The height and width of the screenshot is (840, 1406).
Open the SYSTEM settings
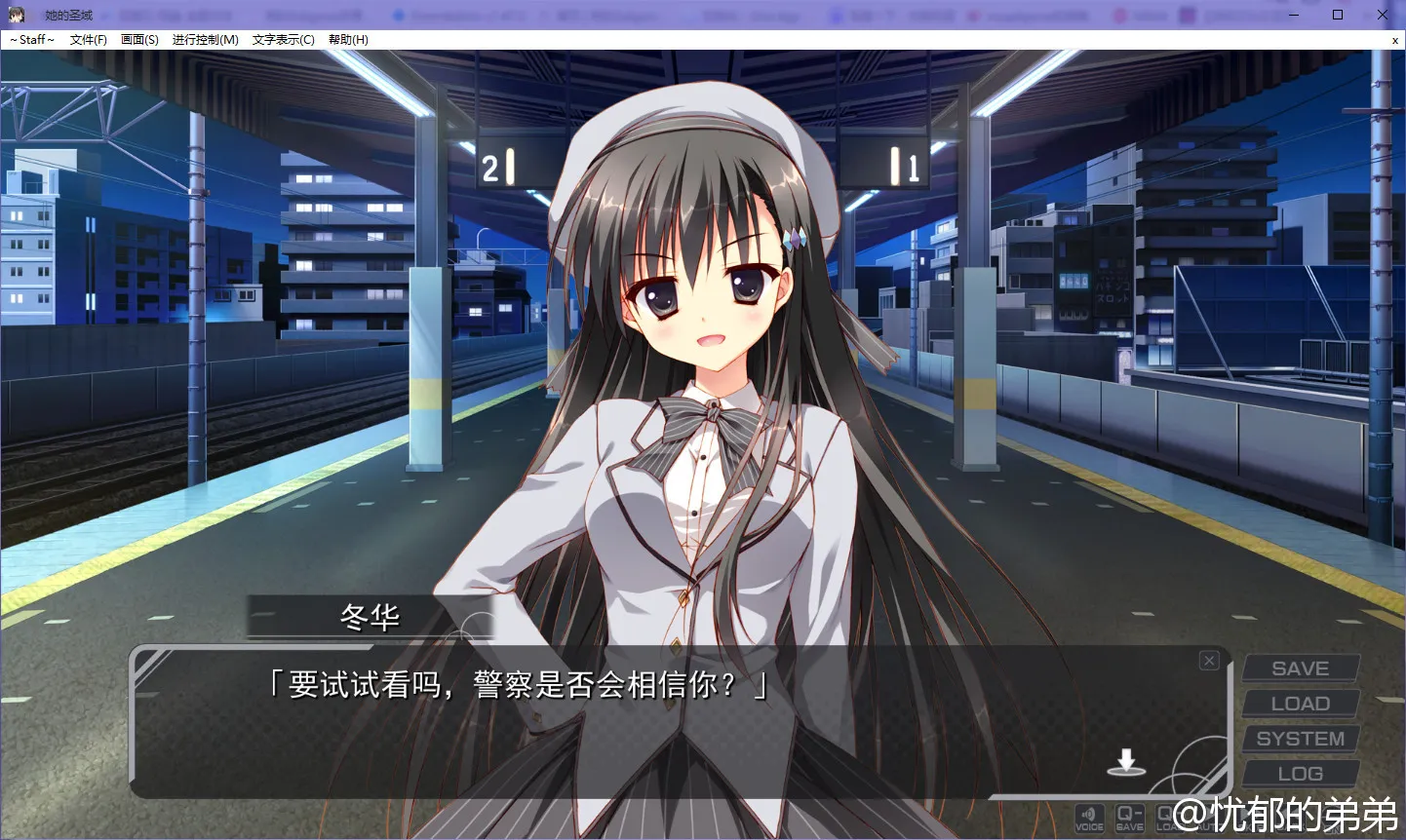1300,739
